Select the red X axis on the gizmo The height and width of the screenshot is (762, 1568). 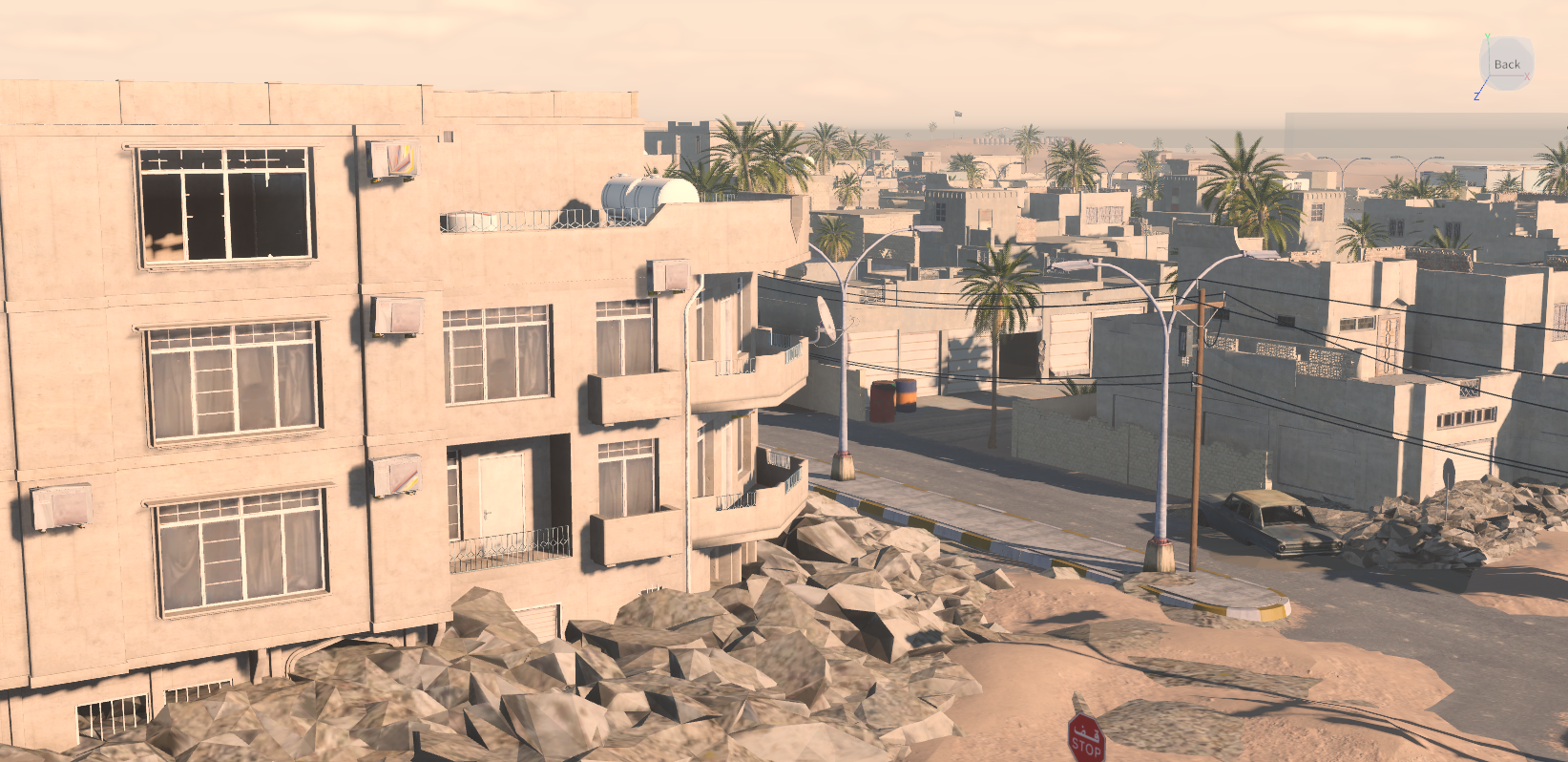click(x=1527, y=76)
